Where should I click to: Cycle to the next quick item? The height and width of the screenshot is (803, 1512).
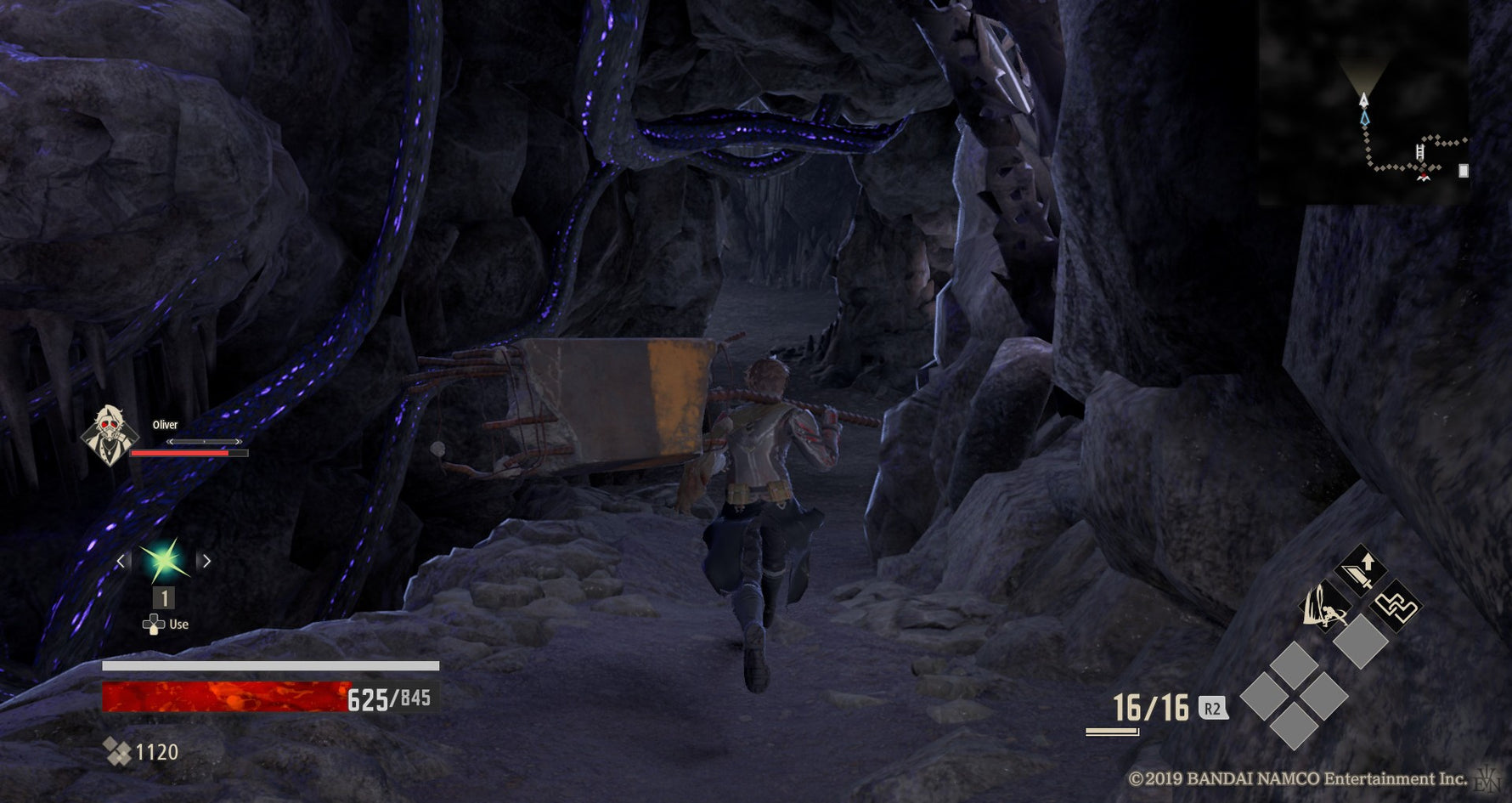(206, 561)
